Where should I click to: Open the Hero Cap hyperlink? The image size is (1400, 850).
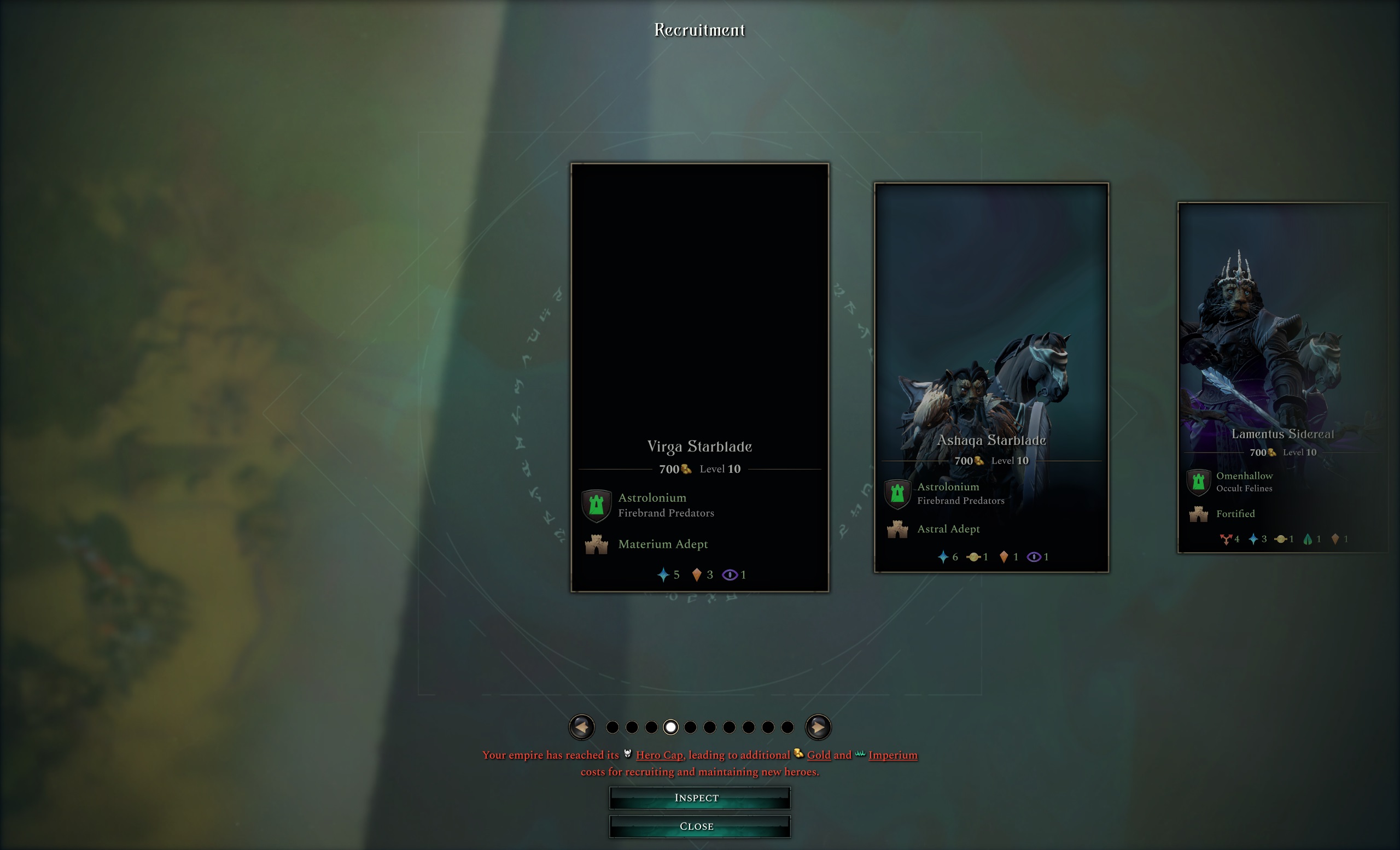[659, 755]
